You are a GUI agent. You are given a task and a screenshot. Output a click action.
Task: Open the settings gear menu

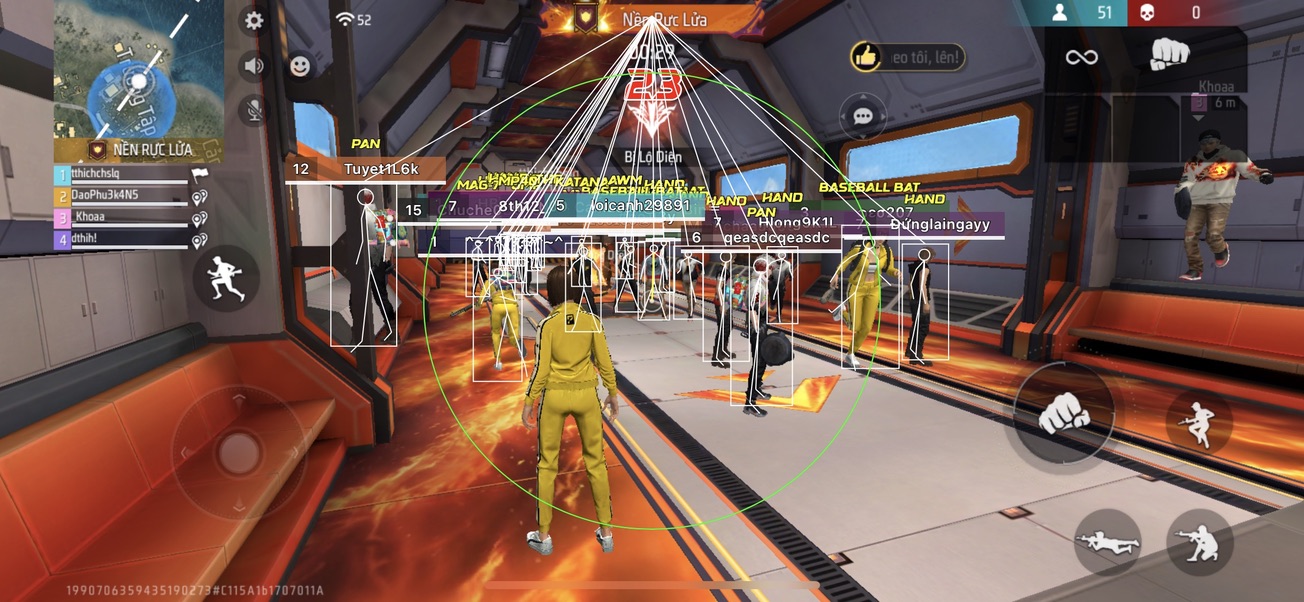point(254,21)
